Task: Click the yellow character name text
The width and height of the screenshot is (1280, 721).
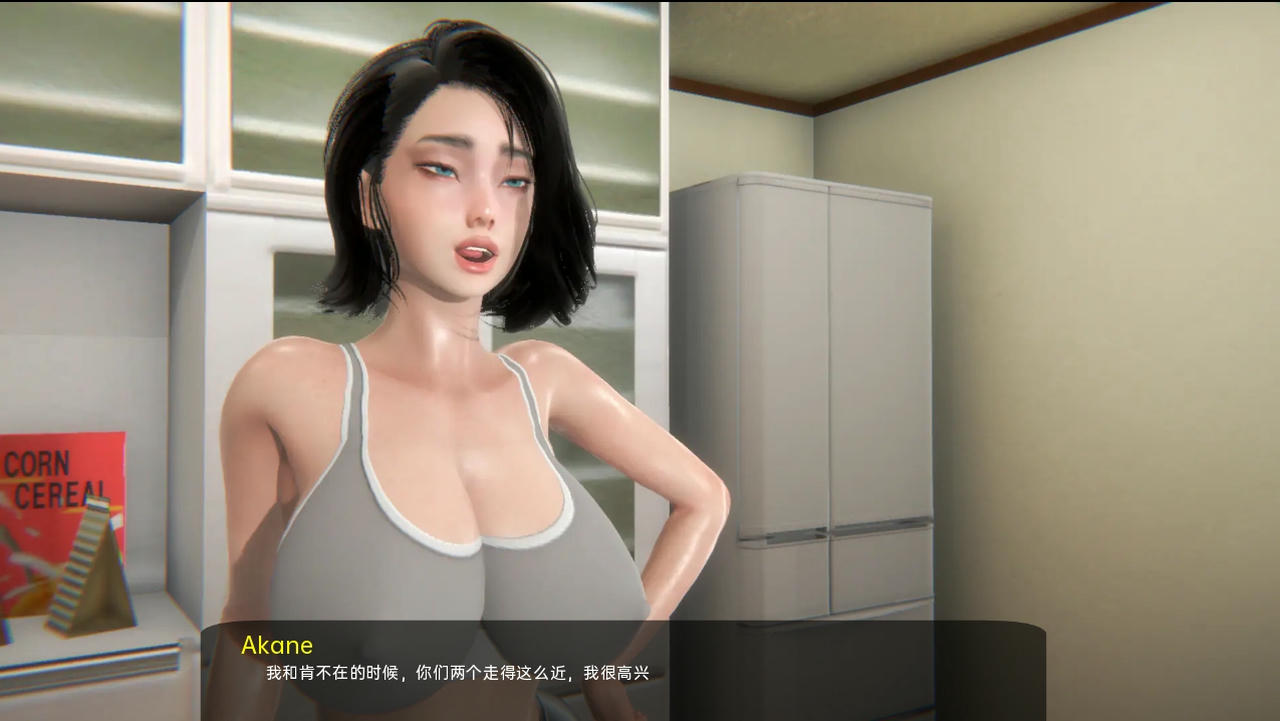Action: 275,645
